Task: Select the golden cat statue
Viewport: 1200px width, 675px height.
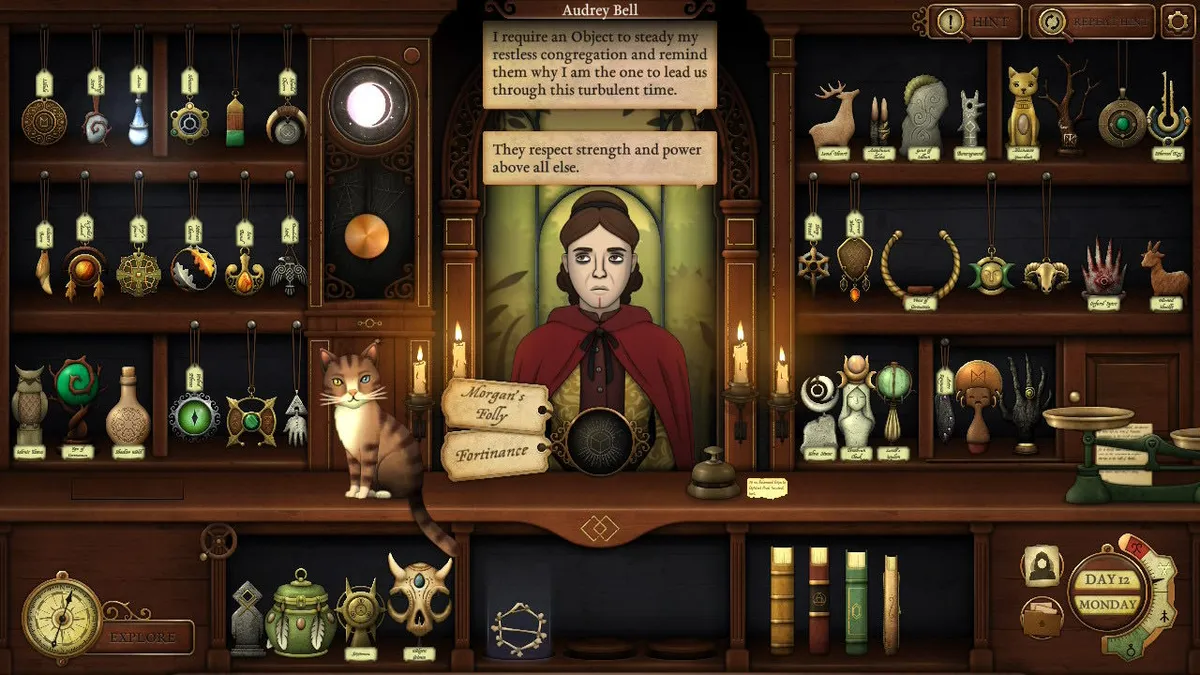Action: click(x=1021, y=108)
